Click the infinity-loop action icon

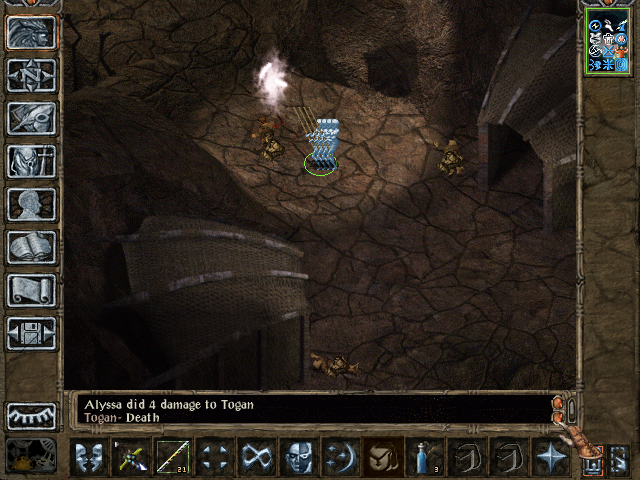pos(256,457)
